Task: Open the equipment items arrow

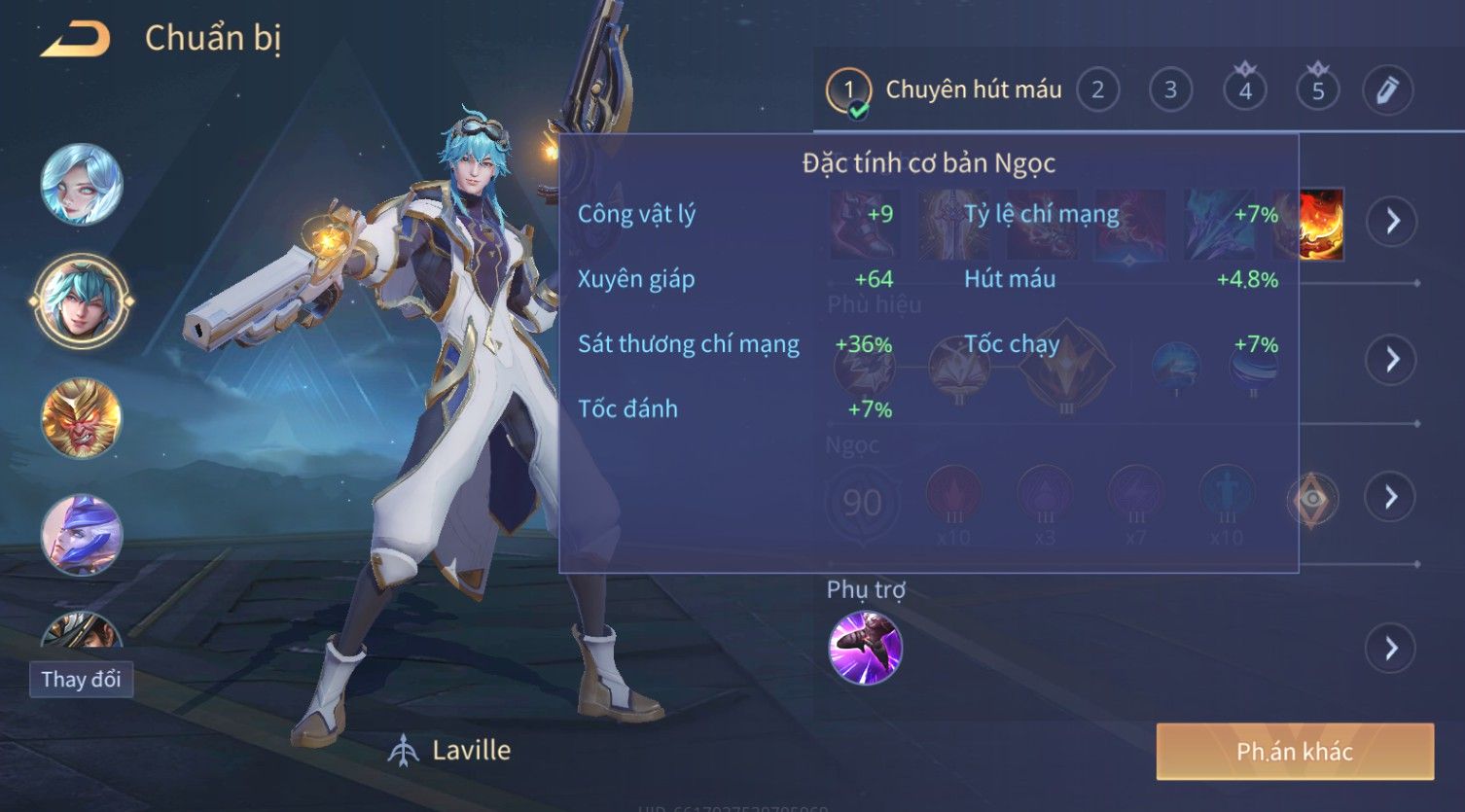Action: point(1391,222)
